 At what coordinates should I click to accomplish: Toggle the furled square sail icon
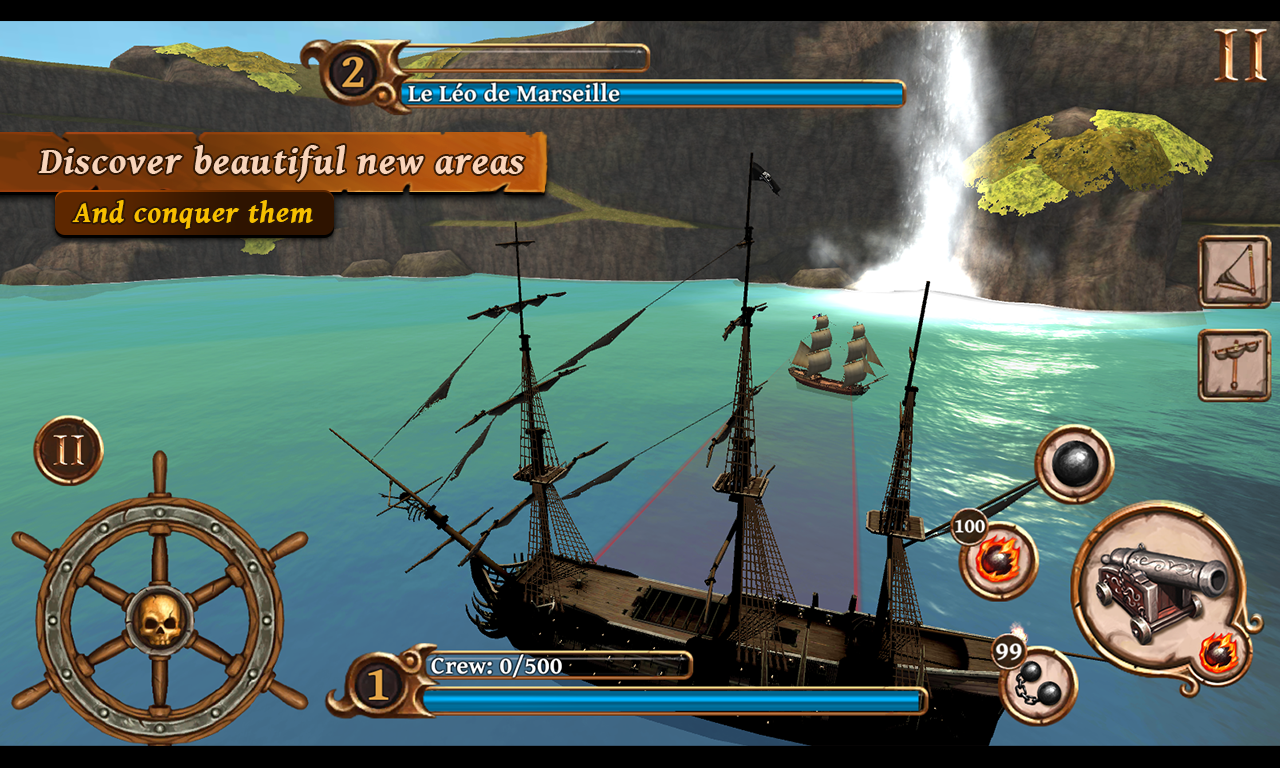(x=1234, y=365)
